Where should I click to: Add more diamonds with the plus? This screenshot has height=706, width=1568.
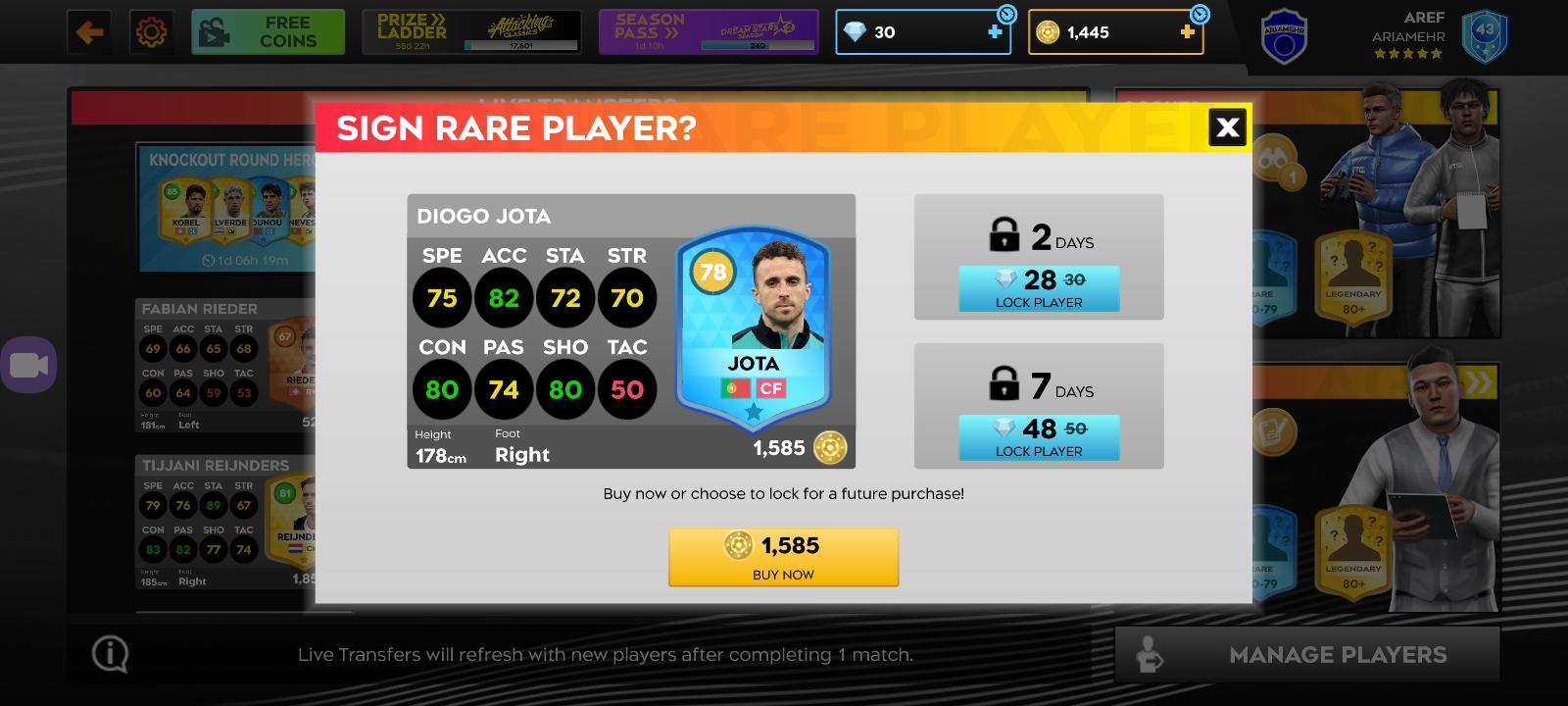pyautogui.click(x=995, y=32)
